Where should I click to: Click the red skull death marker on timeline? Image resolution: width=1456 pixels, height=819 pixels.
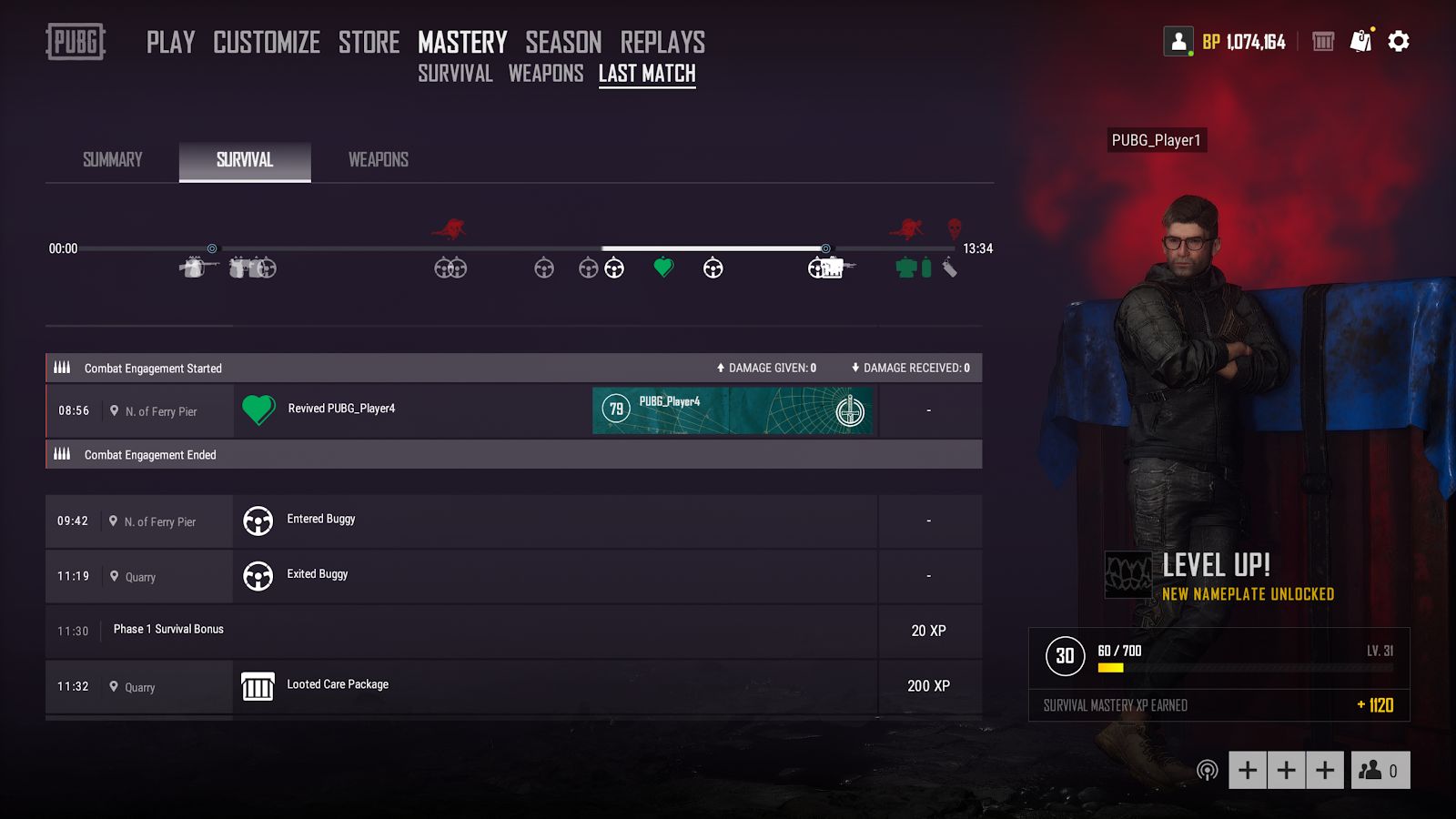pyautogui.click(x=954, y=227)
